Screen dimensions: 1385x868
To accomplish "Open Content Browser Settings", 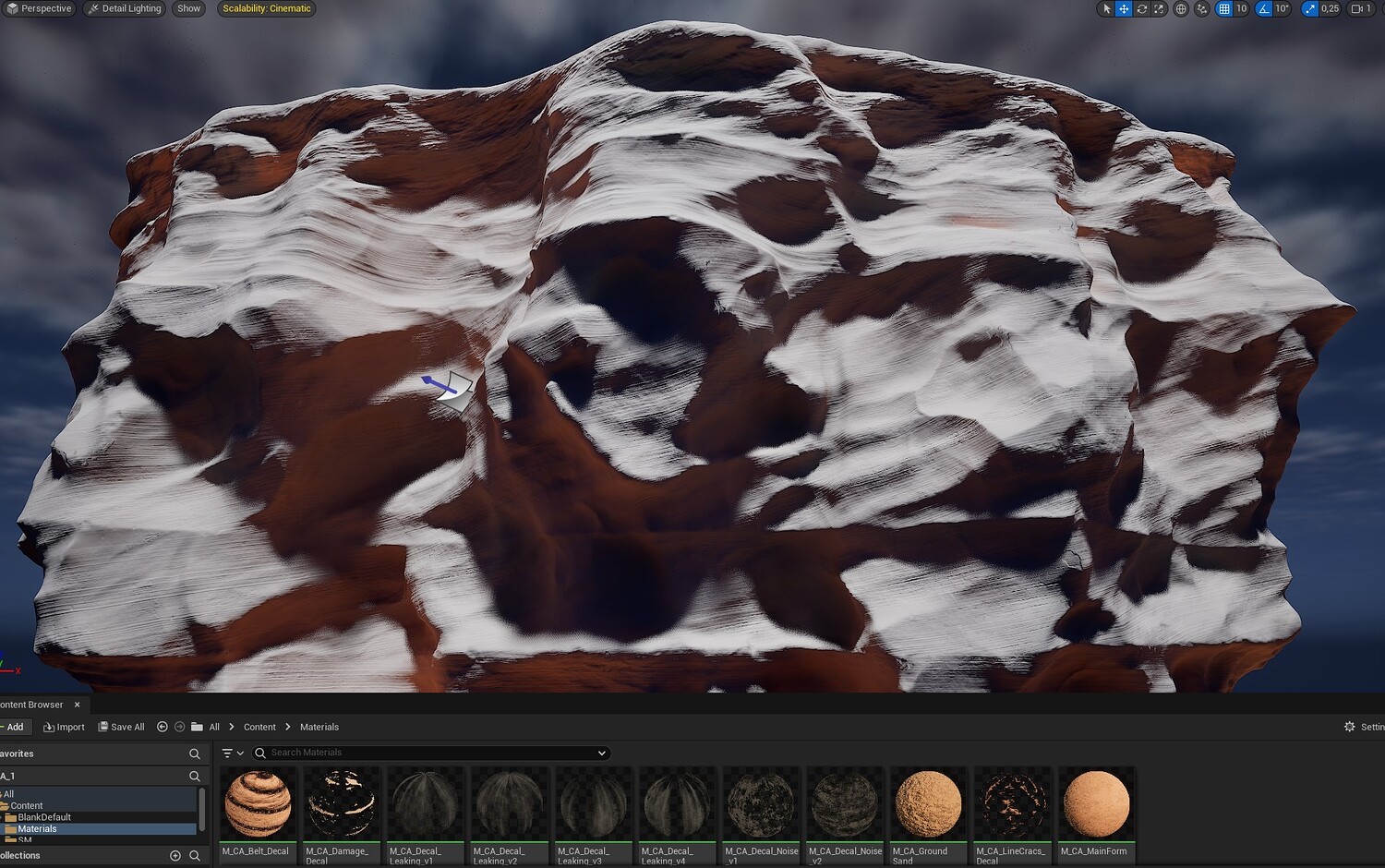I will pyautogui.click(x=1364, y=727).
